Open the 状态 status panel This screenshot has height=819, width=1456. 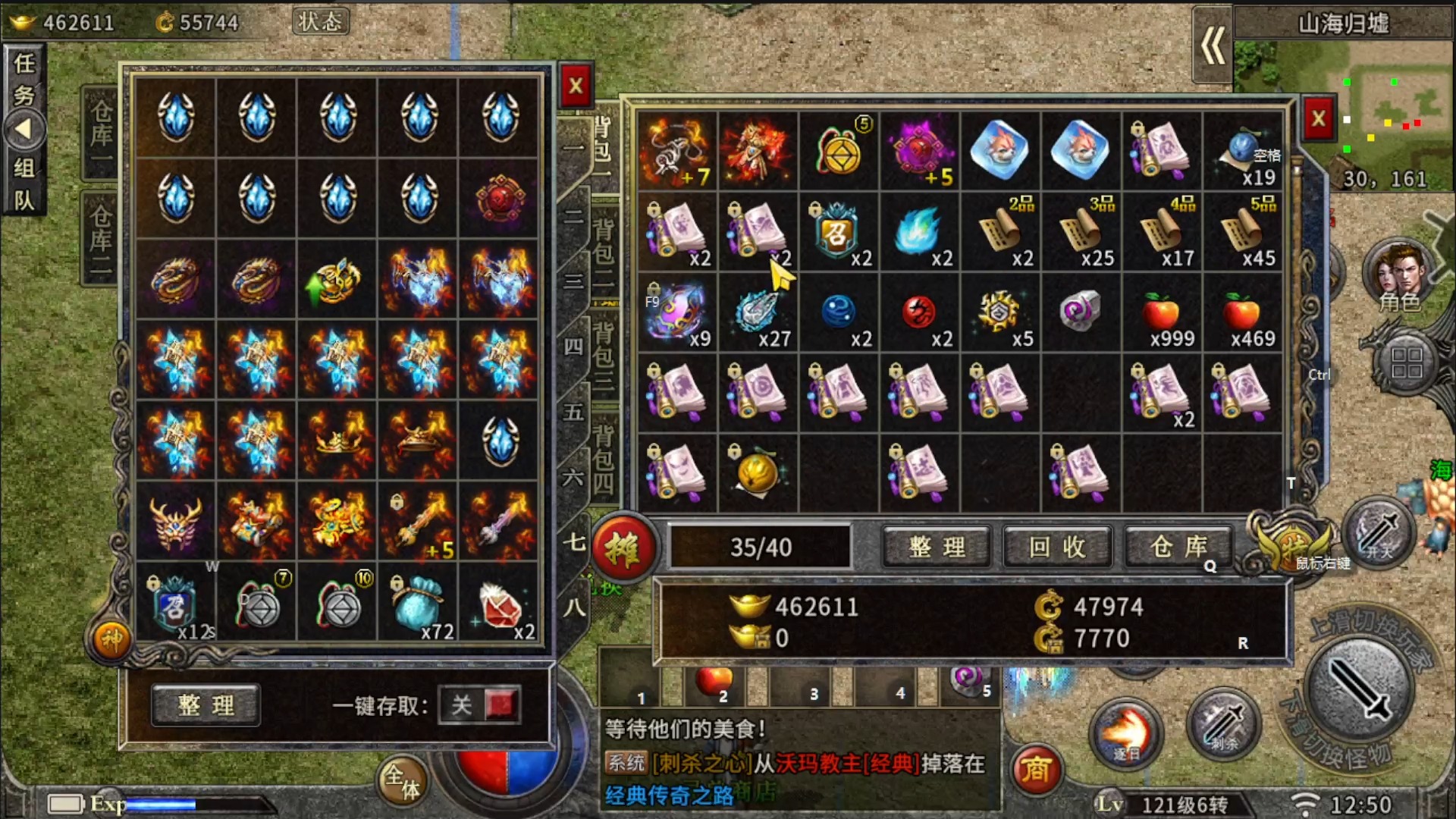[320, 22]
